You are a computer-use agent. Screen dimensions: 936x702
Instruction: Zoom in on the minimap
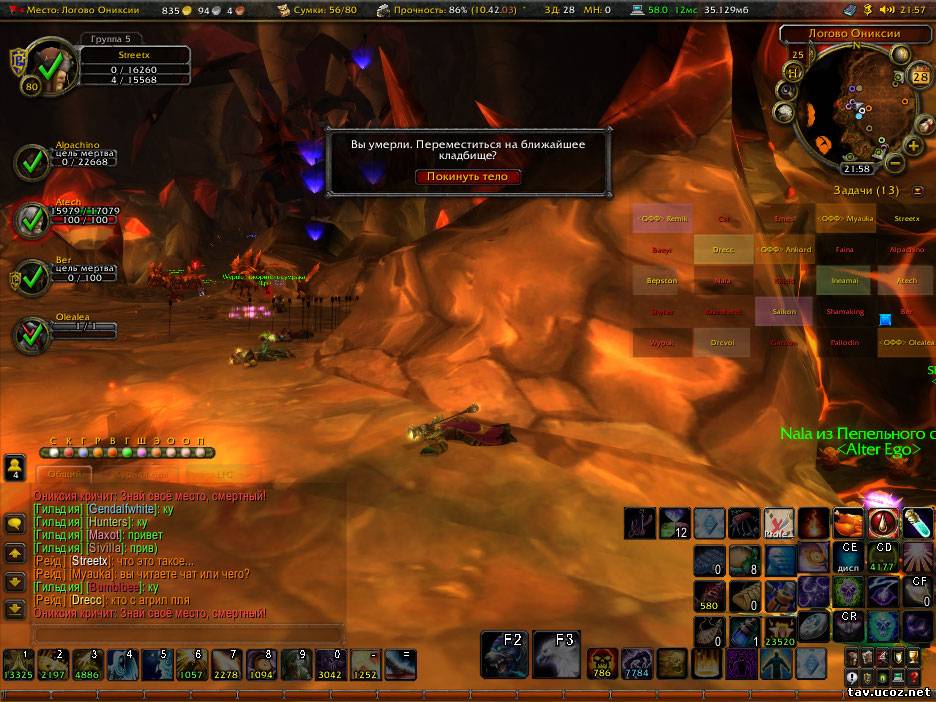pos(914,145)
